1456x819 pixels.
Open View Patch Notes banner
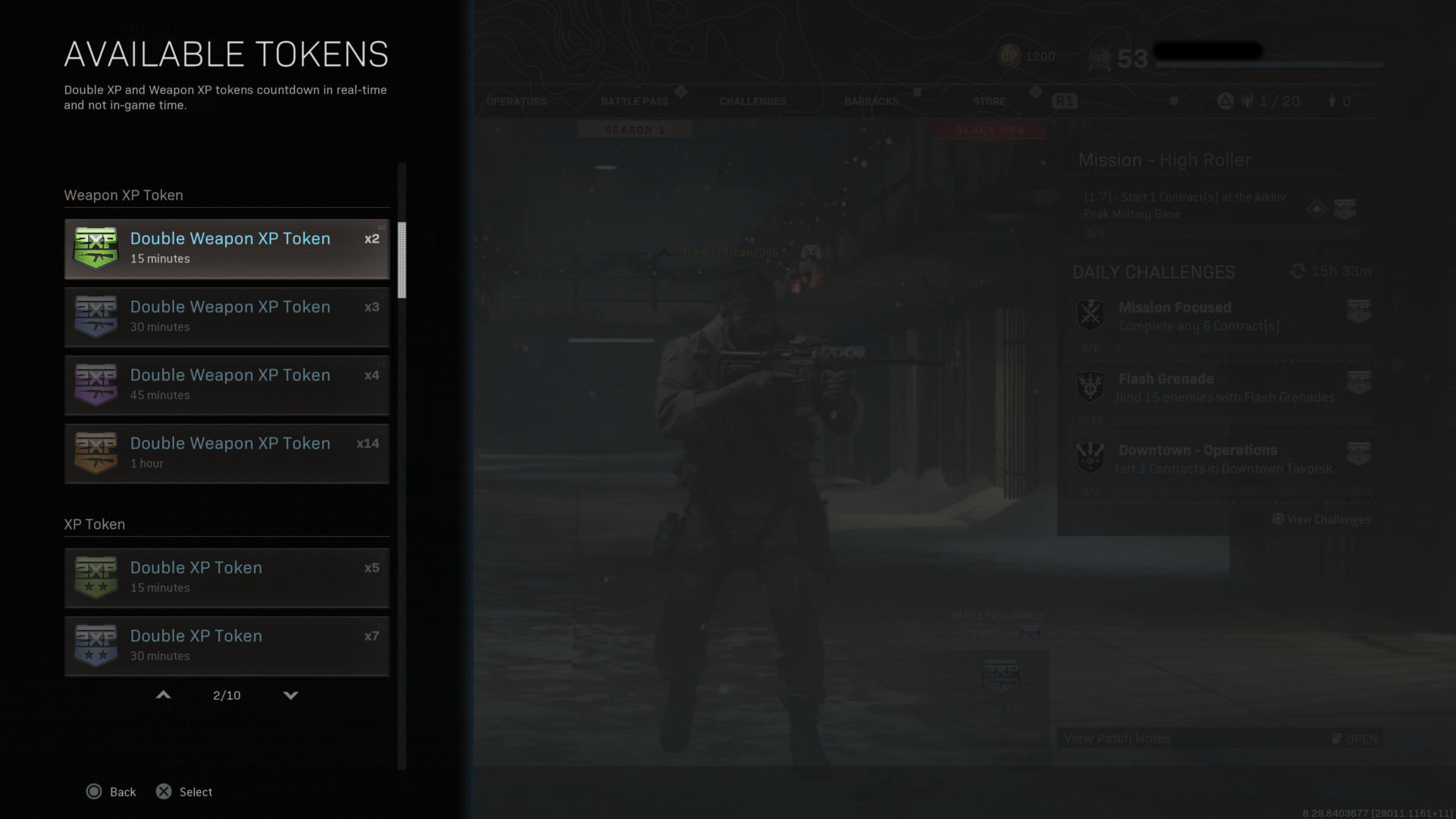coord(1219,739)
